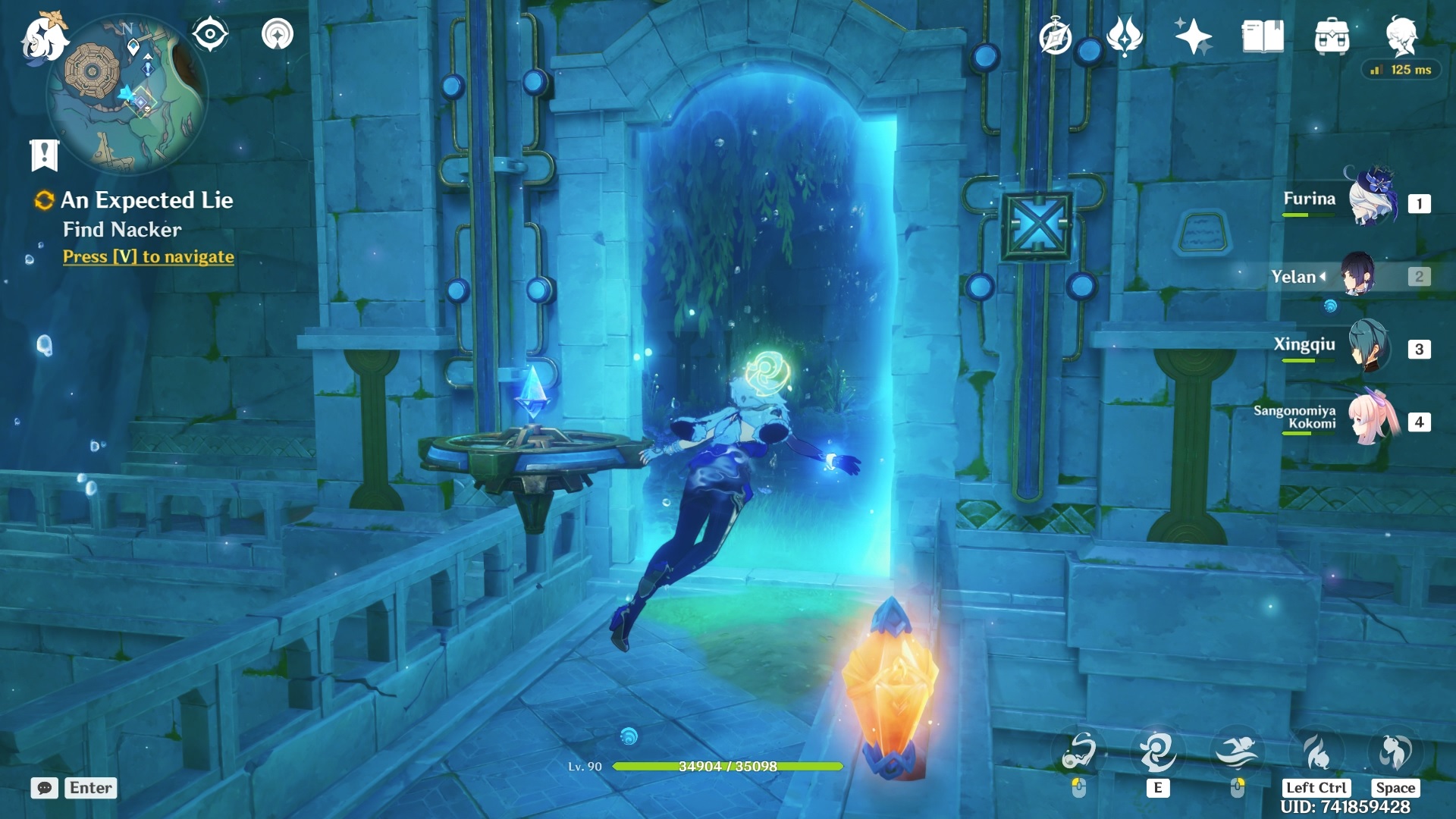This screenshot has width=1456, height=819.
Task: Toggle elemental sight eye icon
Action: point(210,34)
